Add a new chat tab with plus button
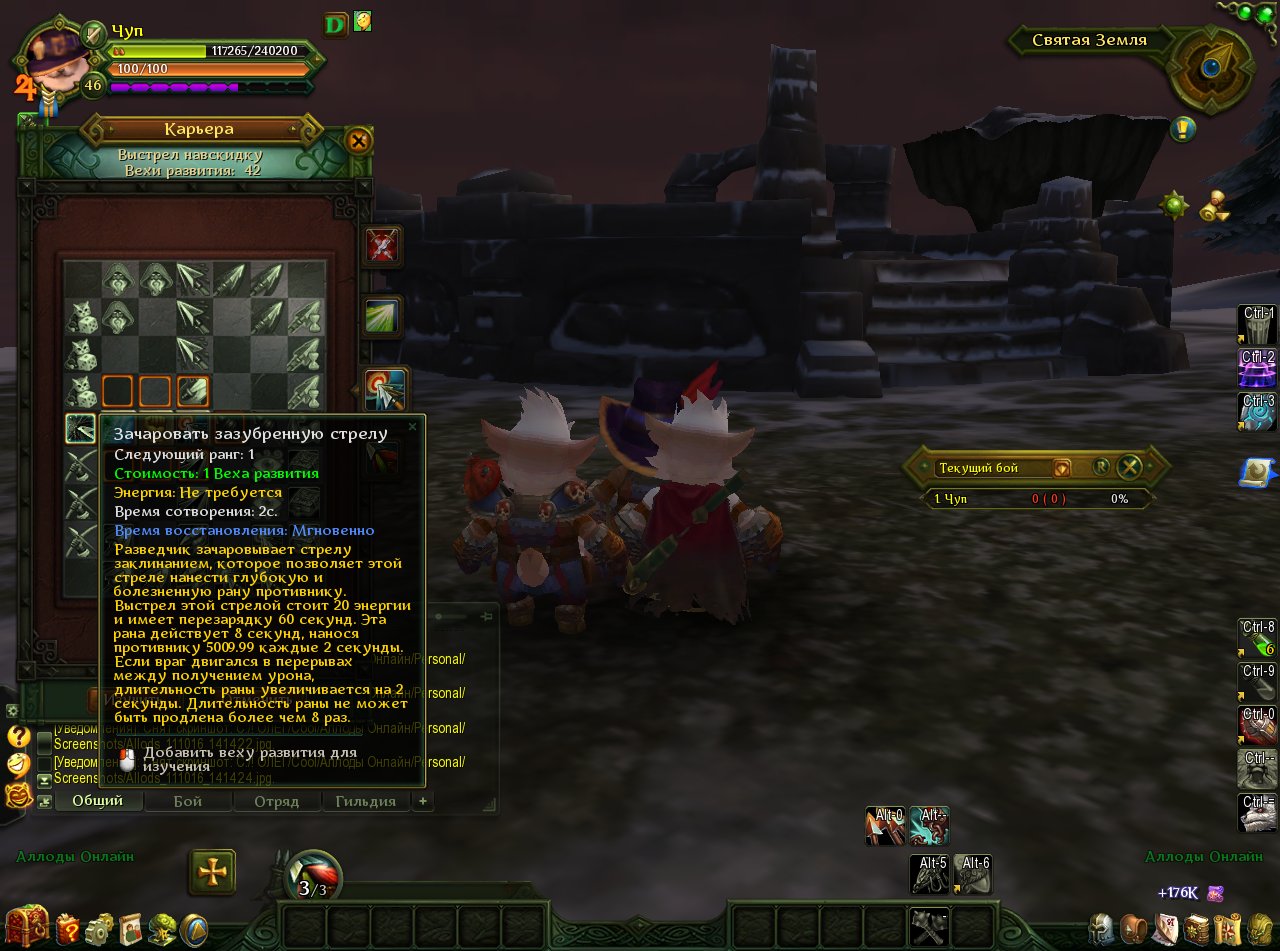Image resolution: width=1280 pixels, height=951 pixels. [423, 801]
